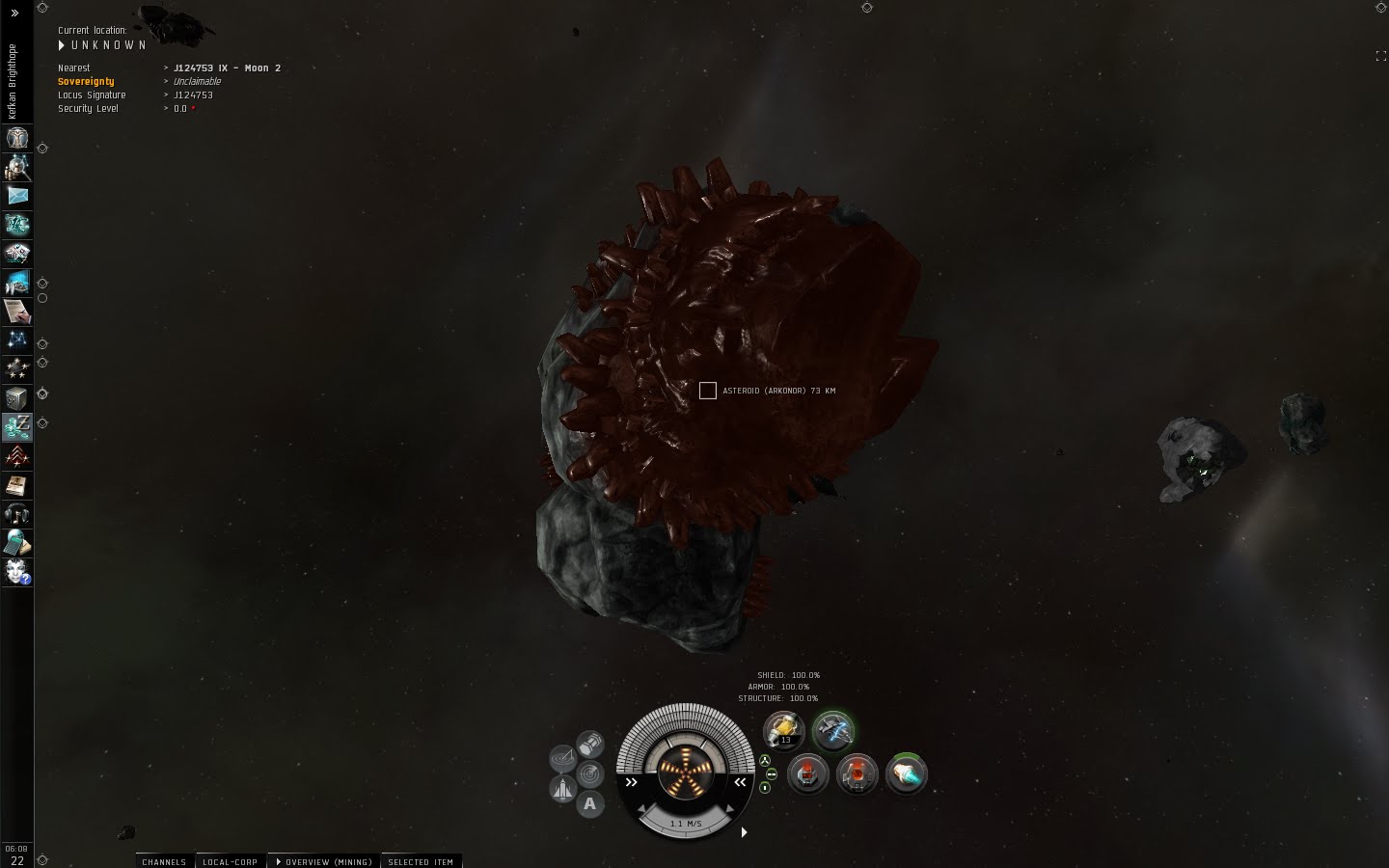Click the help question mark icon at sidebar bottom

[x=16, y=572]
